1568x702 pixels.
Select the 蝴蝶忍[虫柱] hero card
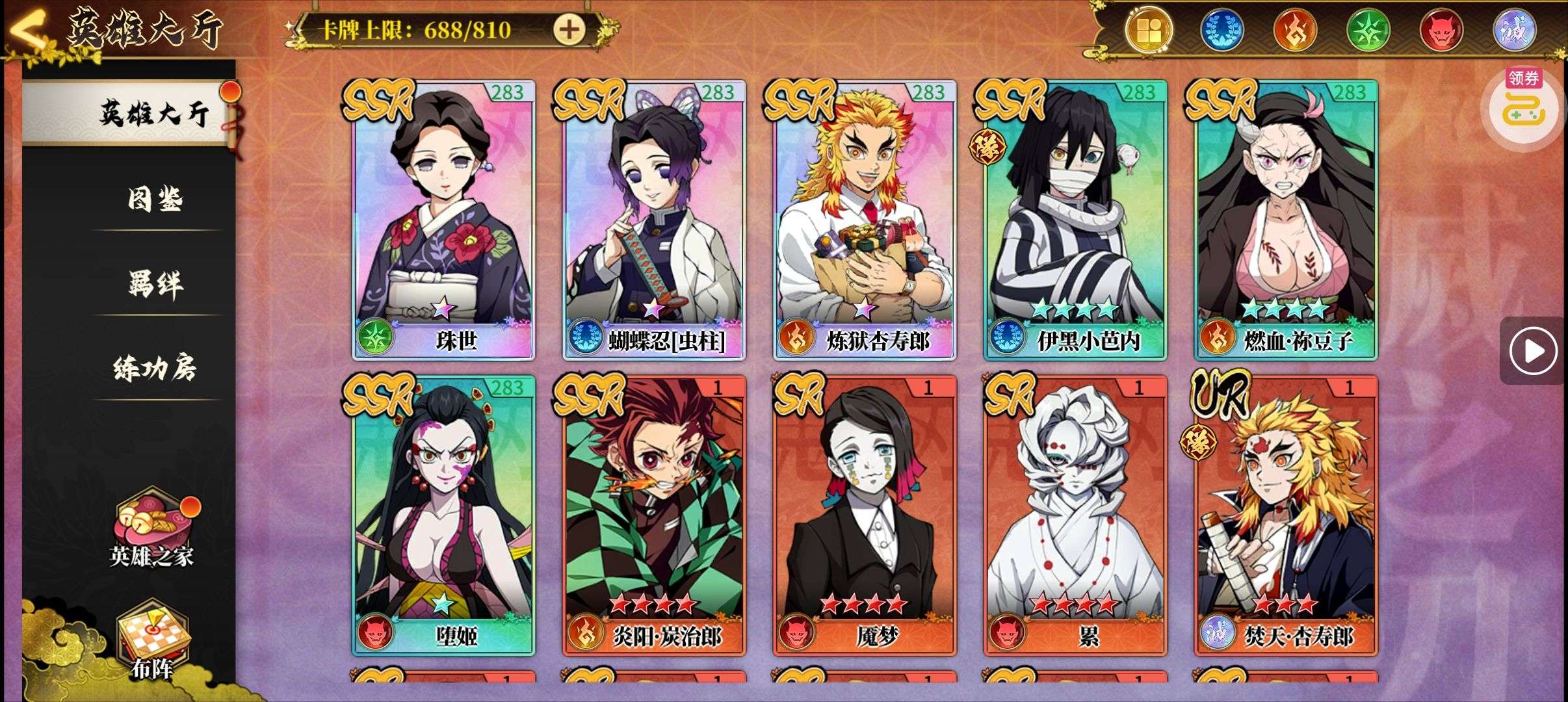[654, 220]
